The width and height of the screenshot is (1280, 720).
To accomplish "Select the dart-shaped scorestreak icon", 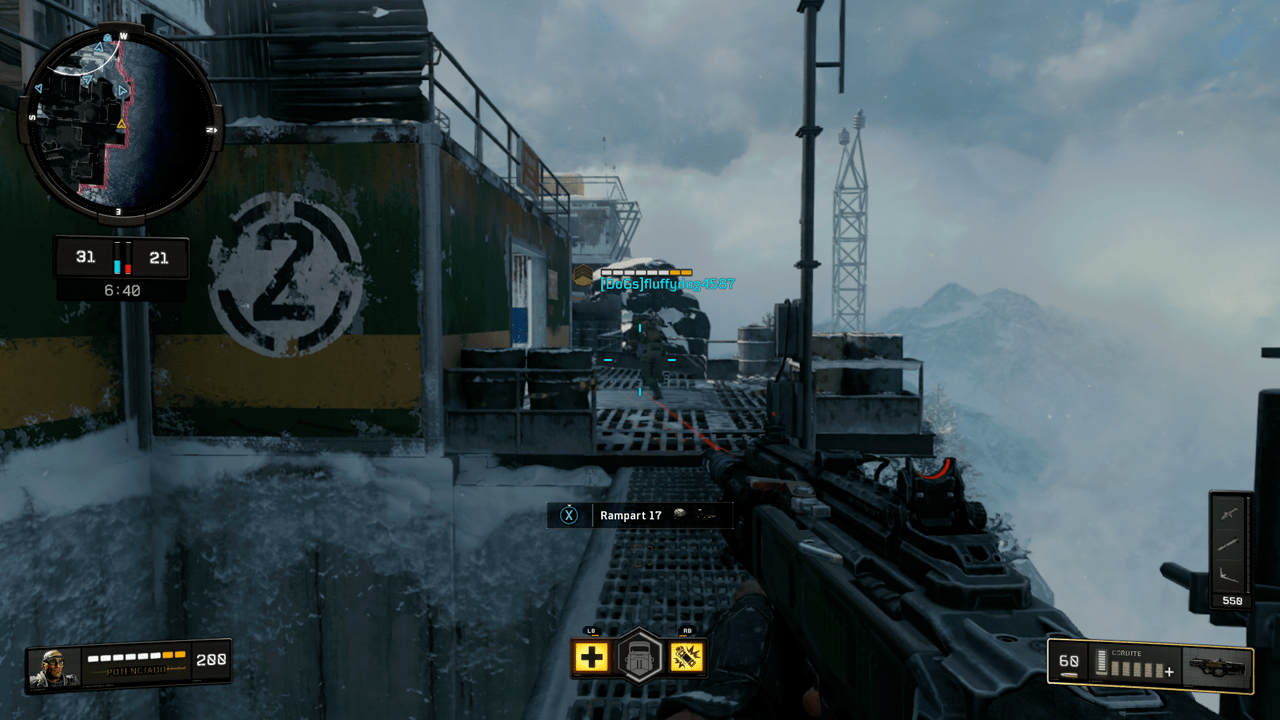I will point(1228,543).
